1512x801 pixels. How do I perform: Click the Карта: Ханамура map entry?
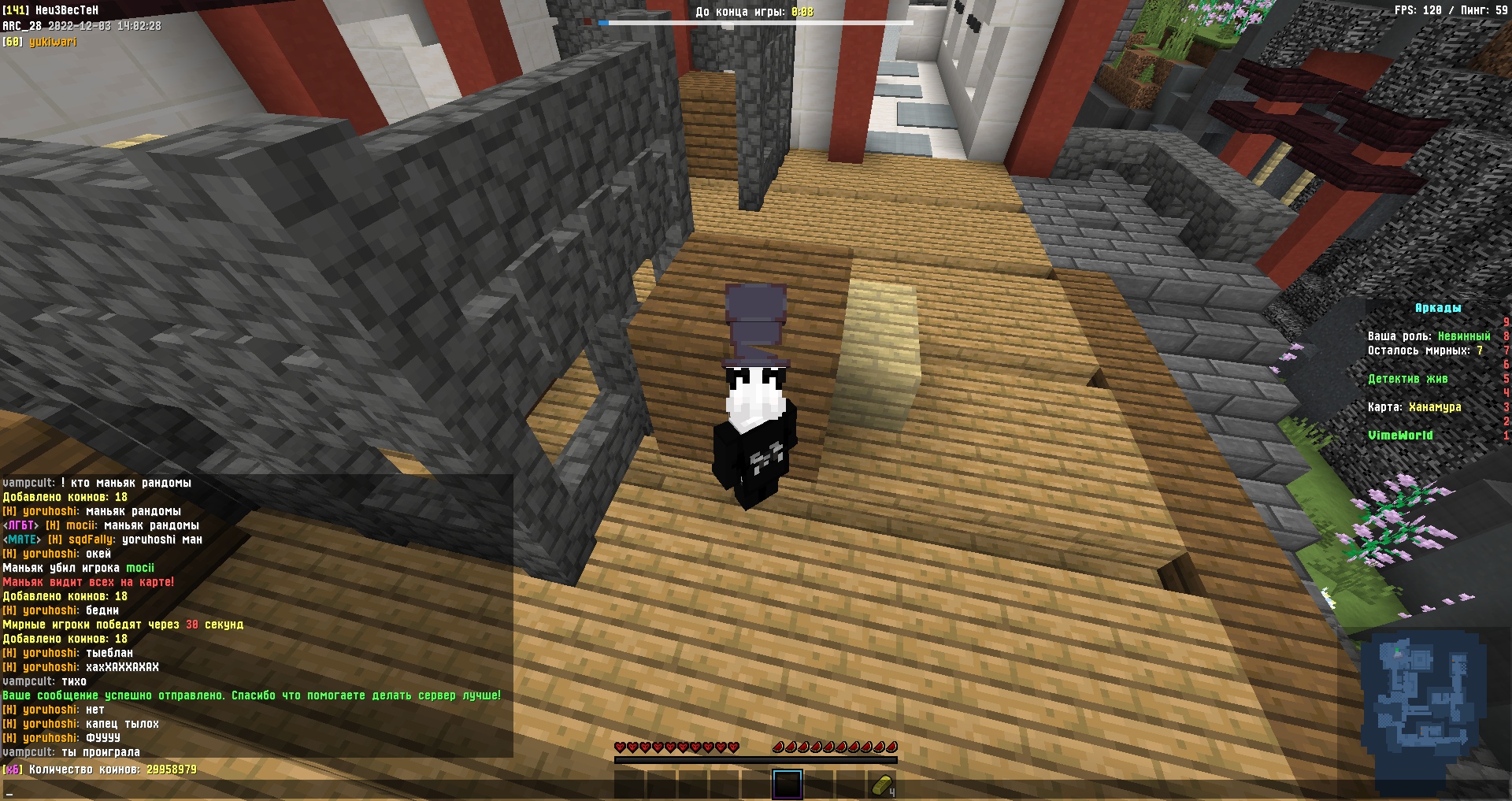1413,407
